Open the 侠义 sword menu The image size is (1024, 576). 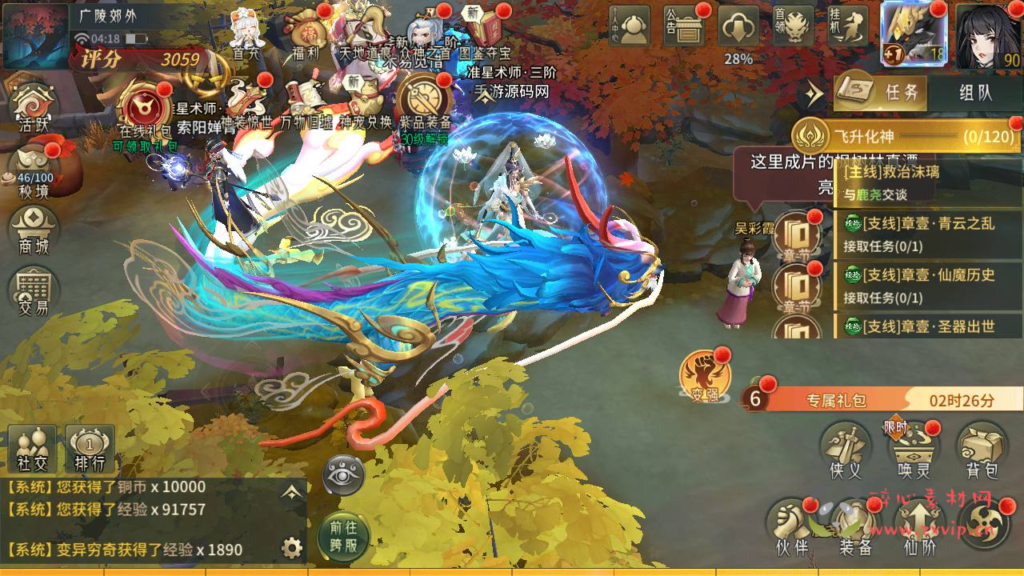tap(845, 448)
